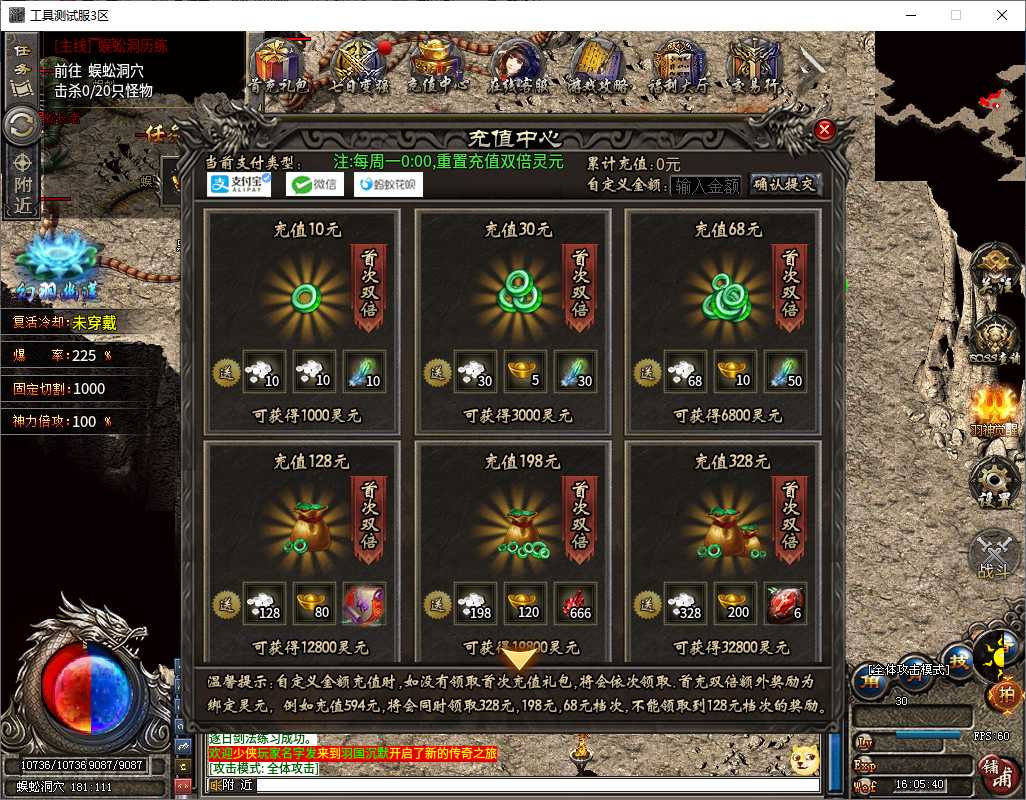Enter the 福利大厅 welfare hall
1026x800 pixels.
tap(678, 67)
